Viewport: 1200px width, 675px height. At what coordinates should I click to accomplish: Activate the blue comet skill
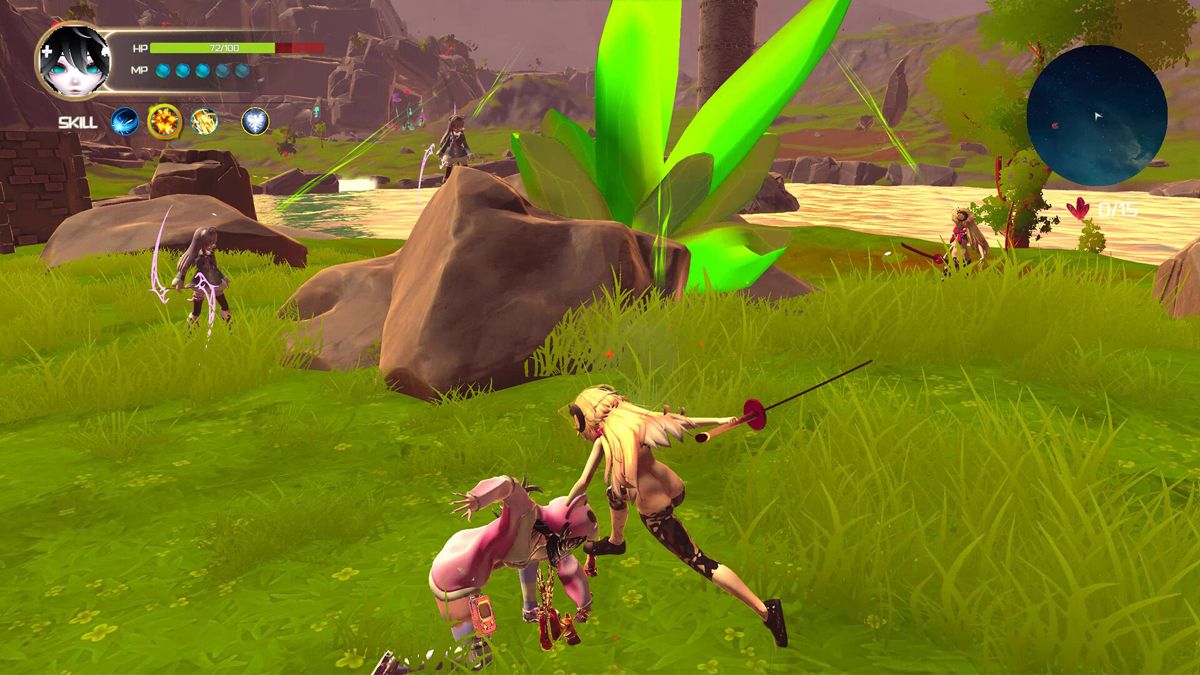[125, 121]
